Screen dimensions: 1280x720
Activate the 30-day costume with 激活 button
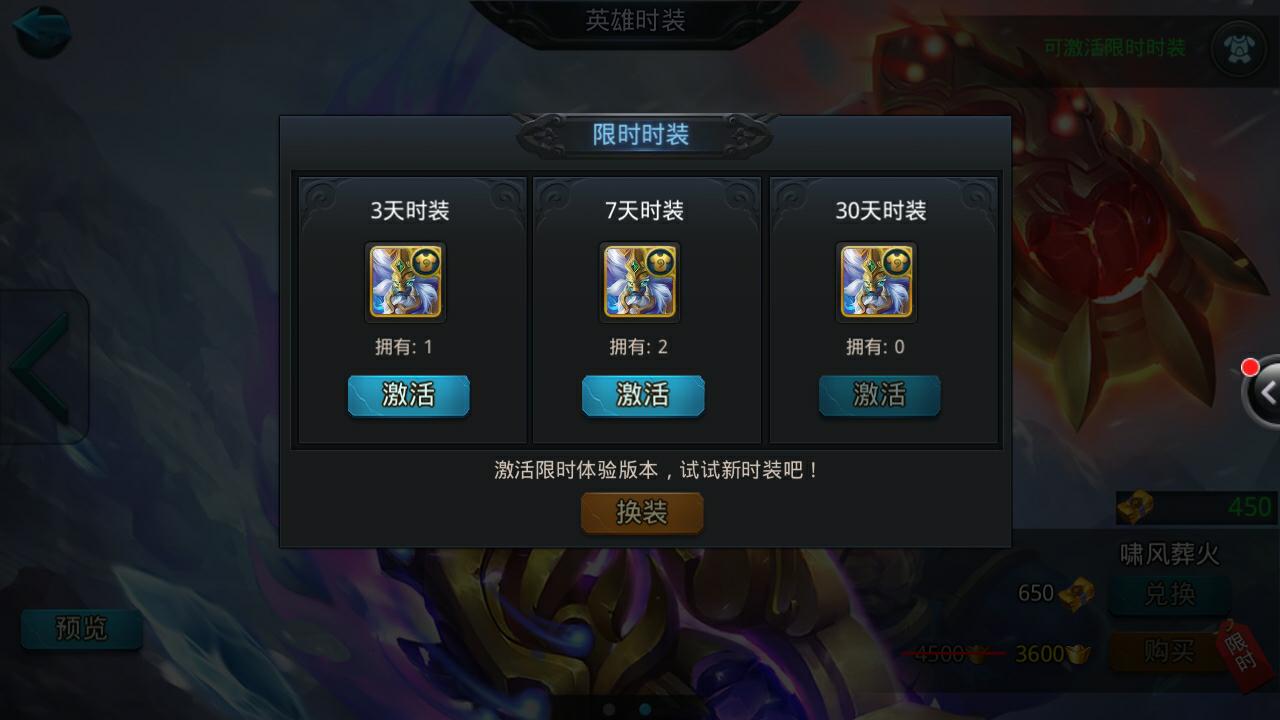pyautogui.click(x=878, y=396)
